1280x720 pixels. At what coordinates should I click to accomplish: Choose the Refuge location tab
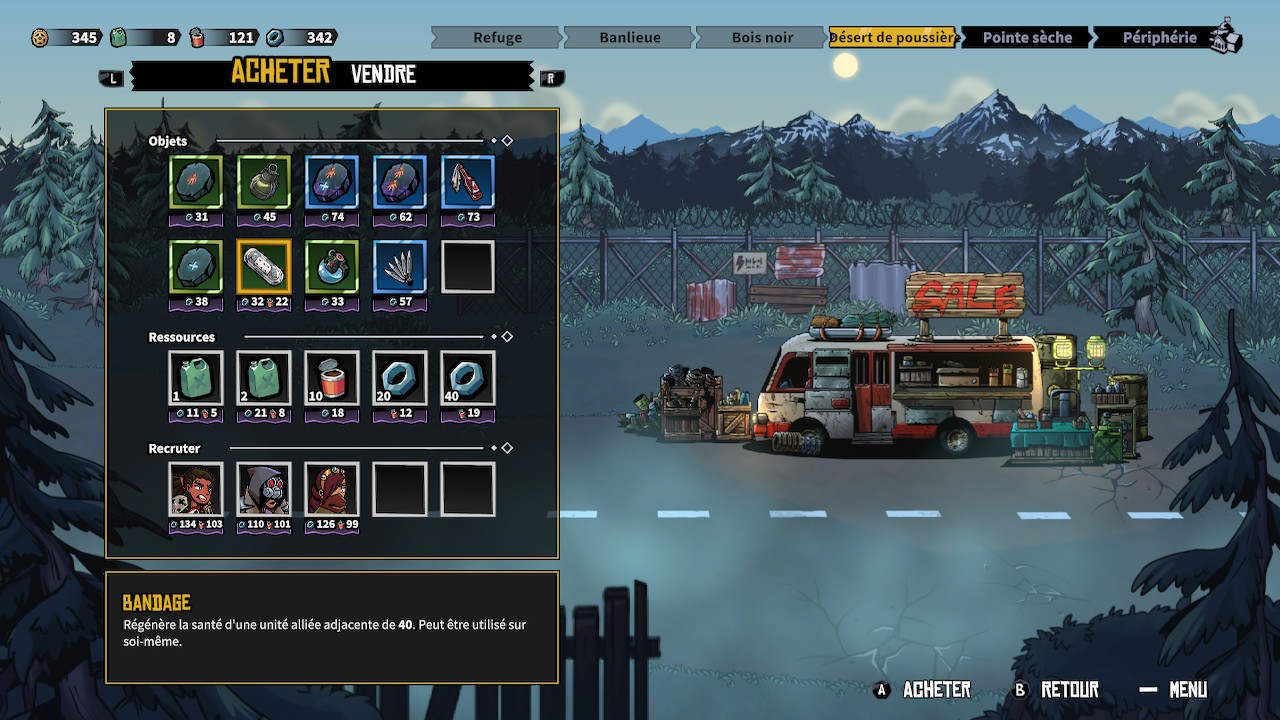497,38
